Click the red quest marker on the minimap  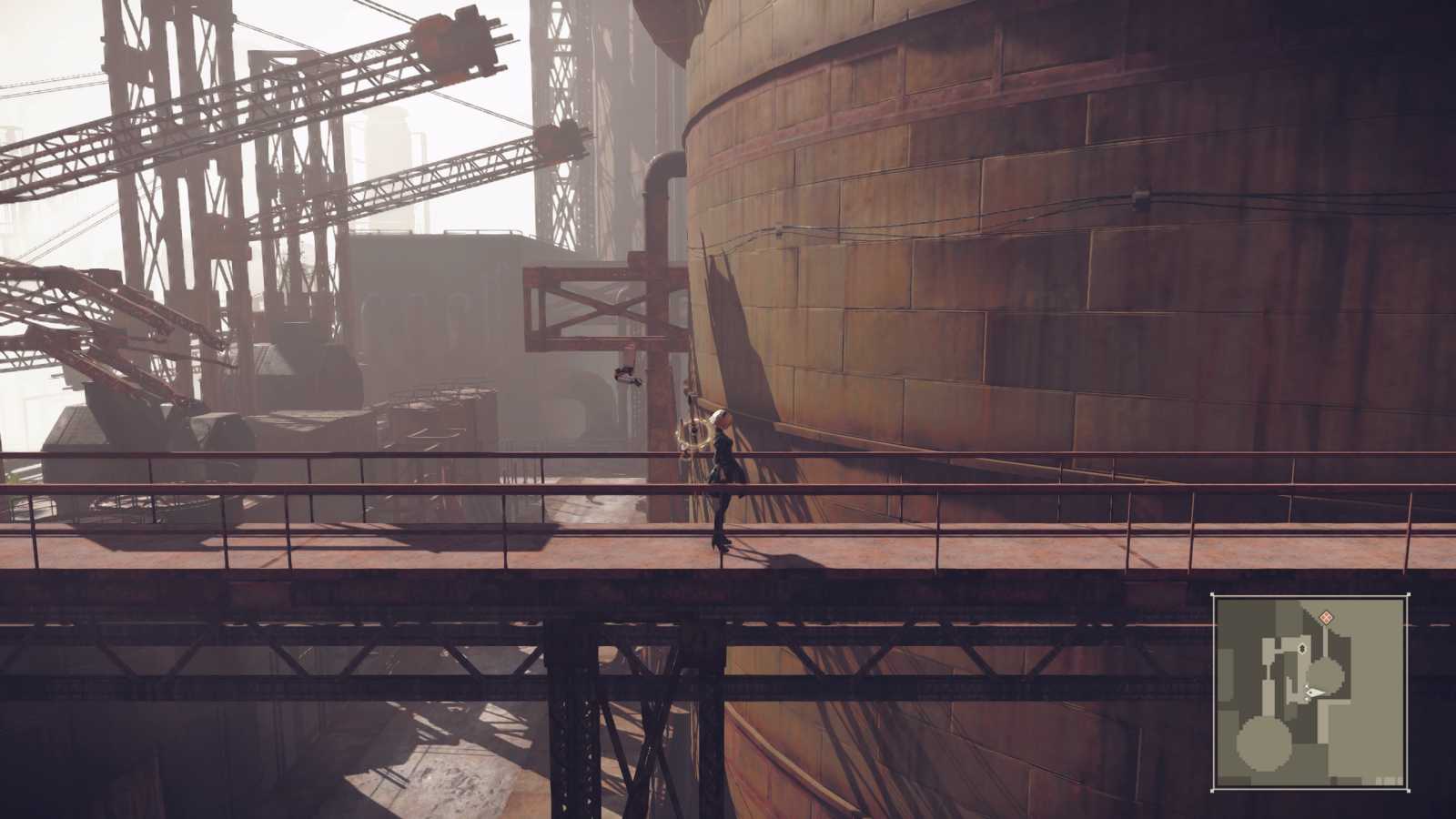[x=1326, y=617]
